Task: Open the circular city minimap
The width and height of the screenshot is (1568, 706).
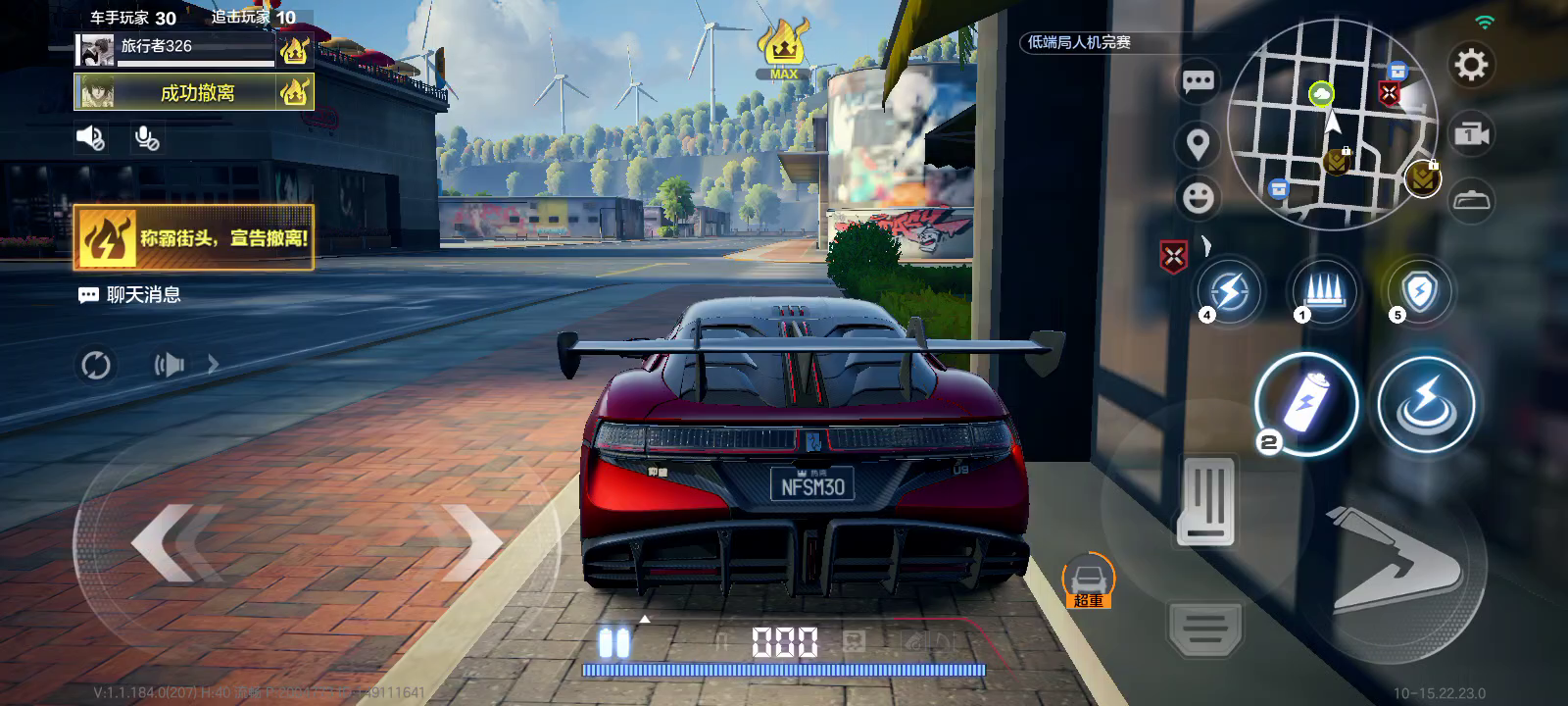Action: coord(1332,126)
